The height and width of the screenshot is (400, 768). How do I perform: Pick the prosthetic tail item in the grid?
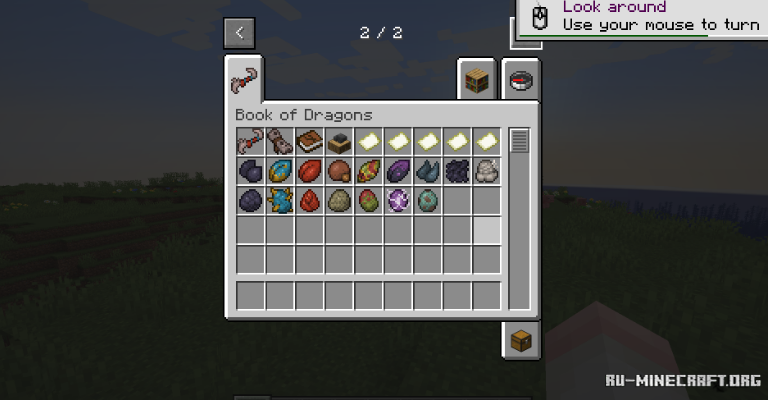coord(250,141)
